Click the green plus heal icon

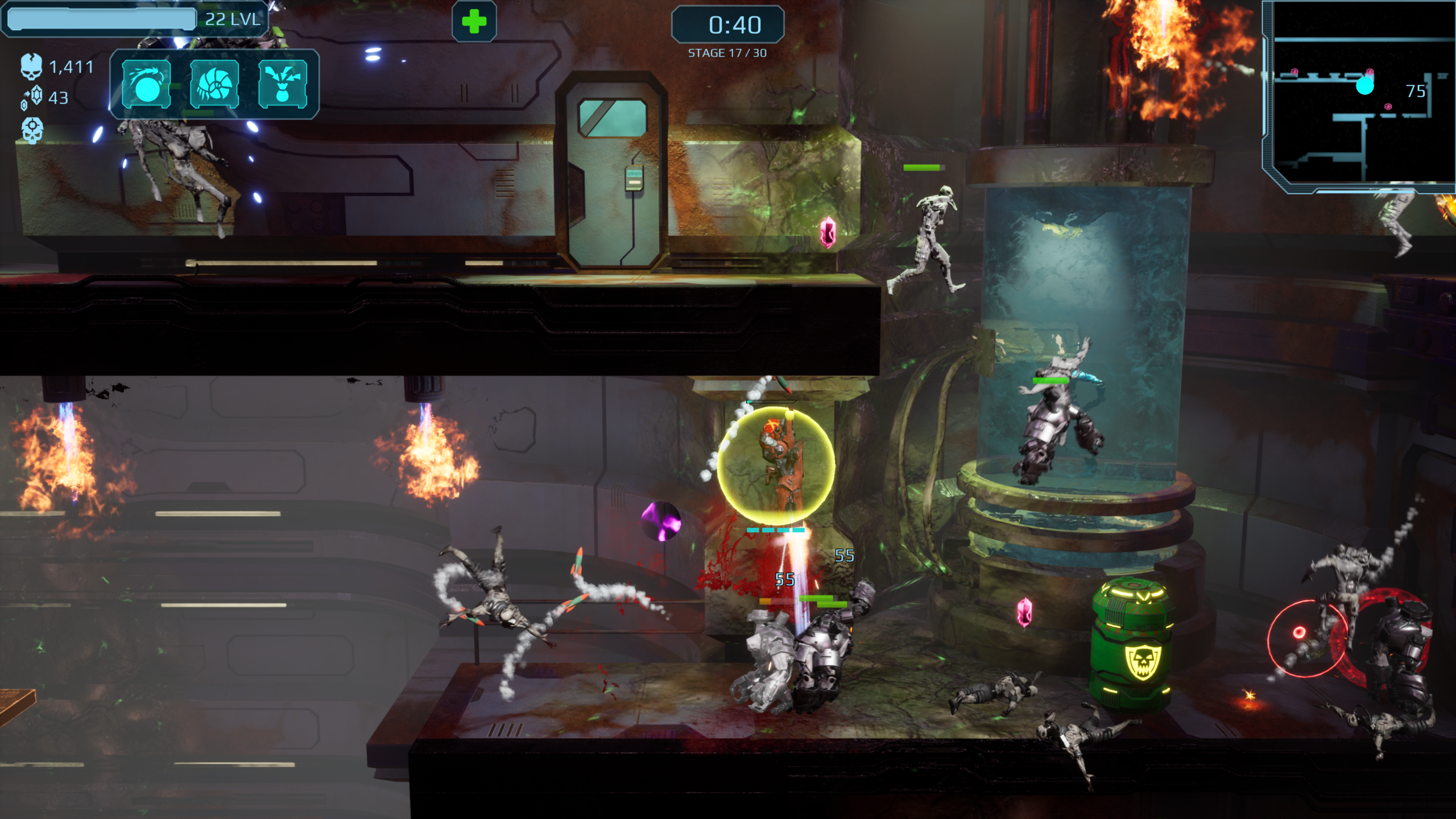[474, 22]
